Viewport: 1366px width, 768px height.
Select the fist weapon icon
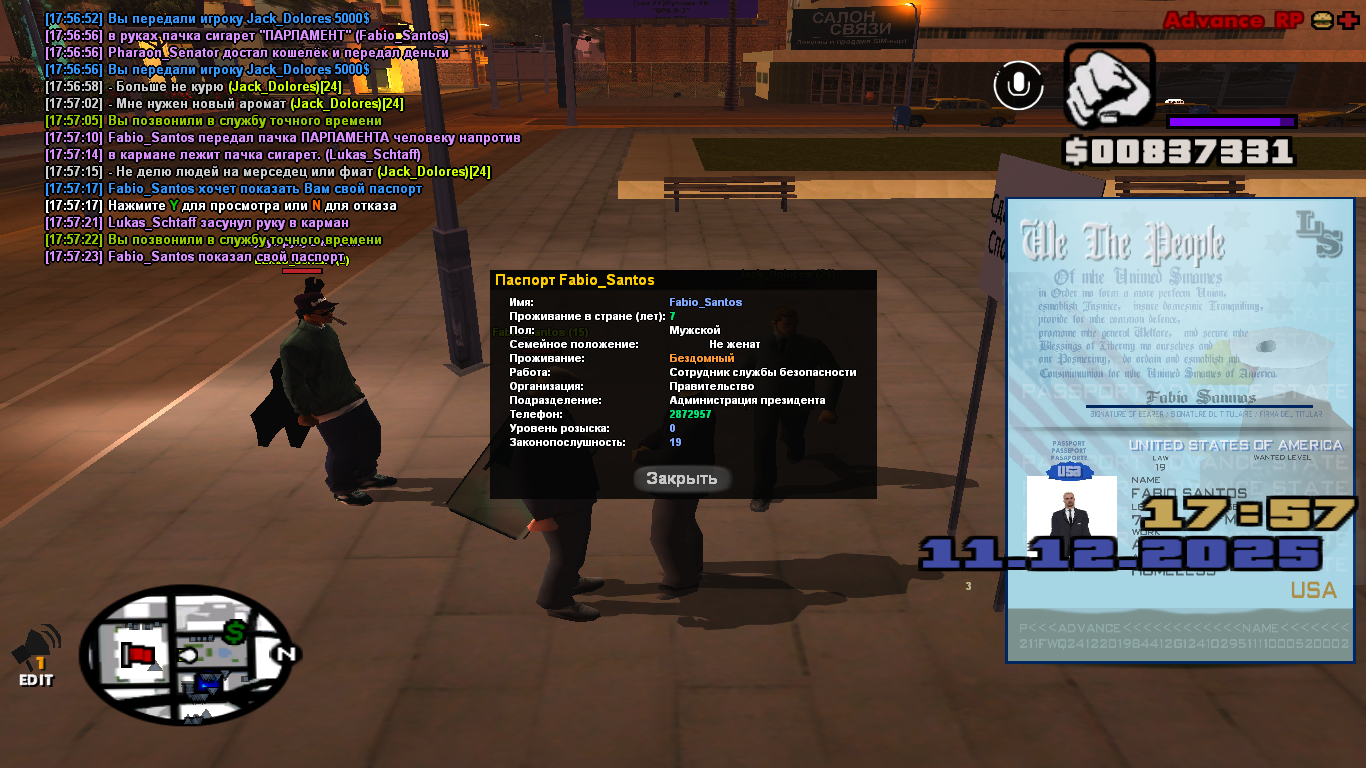(1108, 87)
